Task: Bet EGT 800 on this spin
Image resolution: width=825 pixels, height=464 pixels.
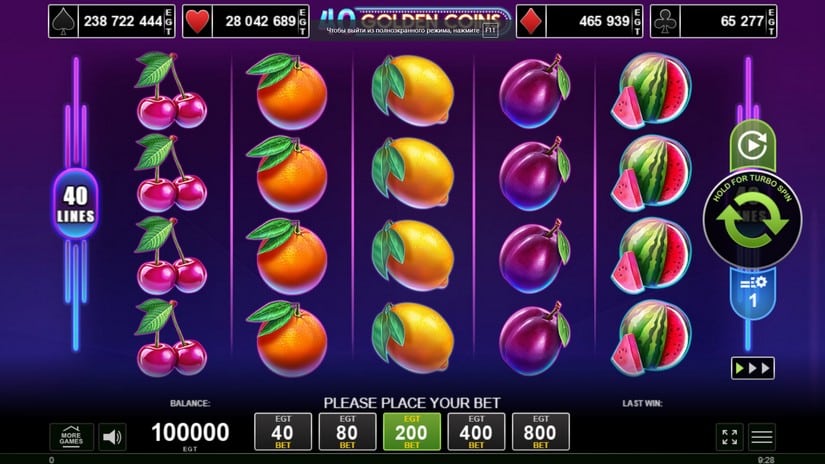Action: pos(540,431)
